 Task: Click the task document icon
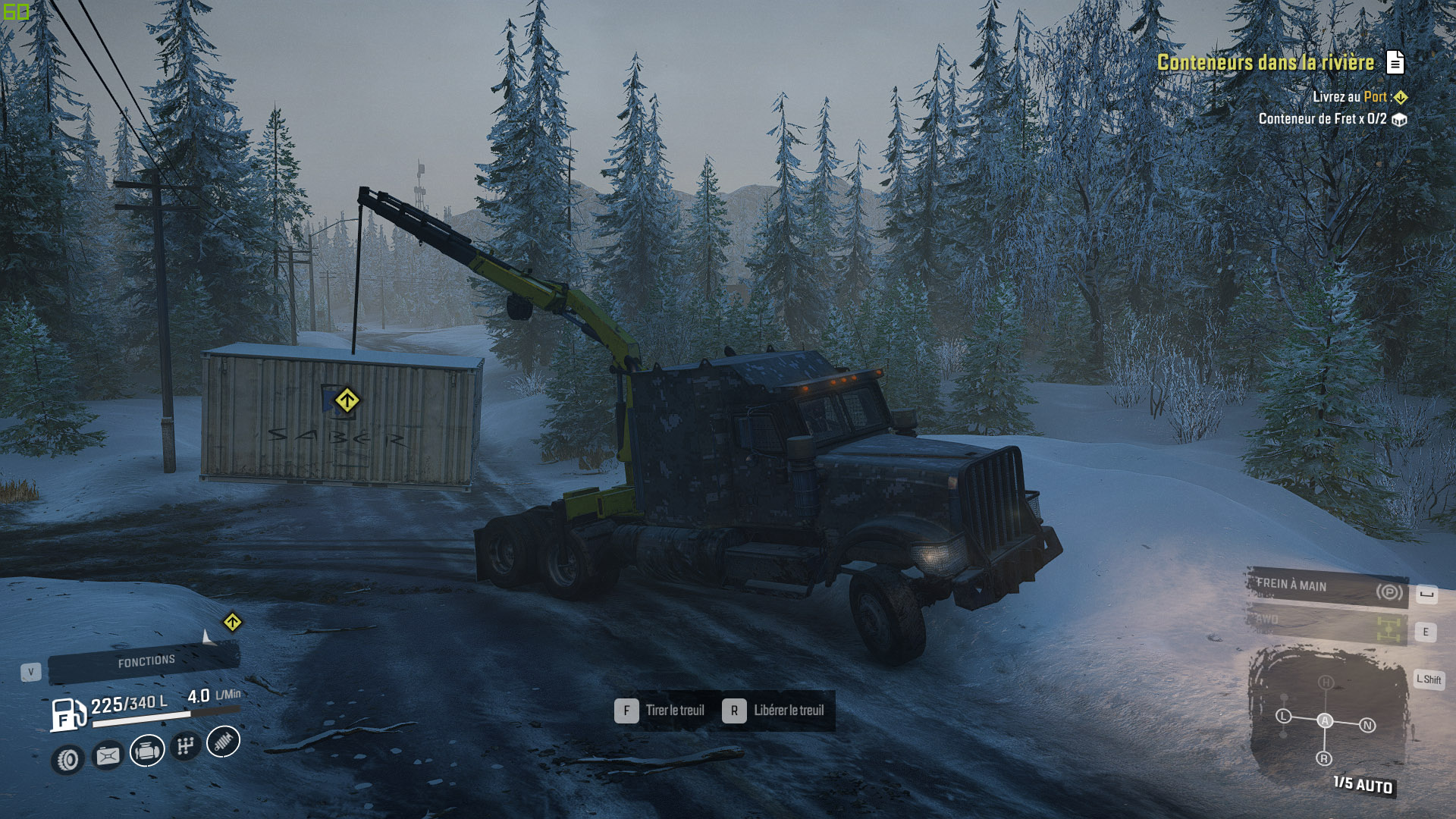1395,62
